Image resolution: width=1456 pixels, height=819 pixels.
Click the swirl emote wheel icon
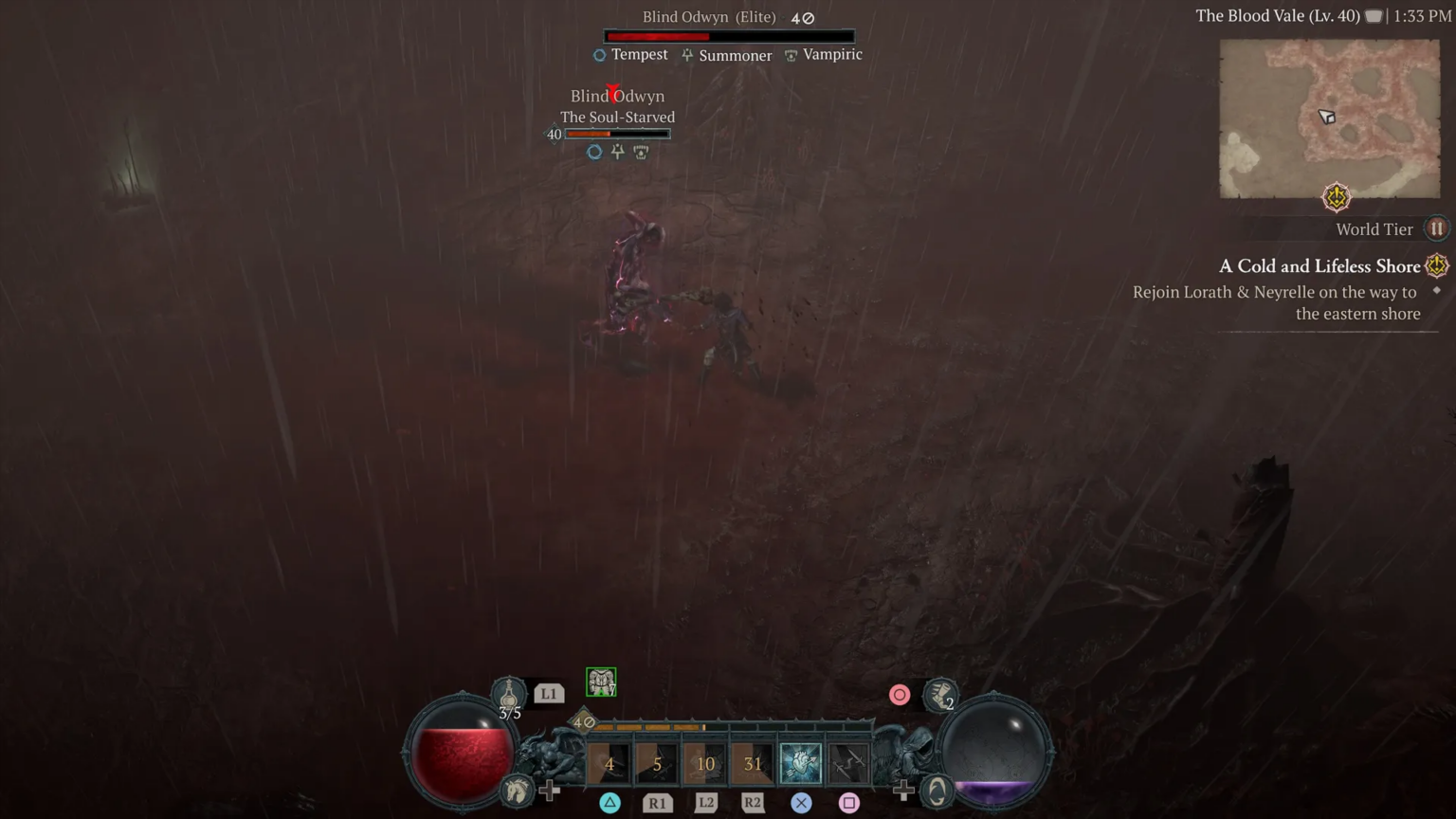[x=937, y=791]
